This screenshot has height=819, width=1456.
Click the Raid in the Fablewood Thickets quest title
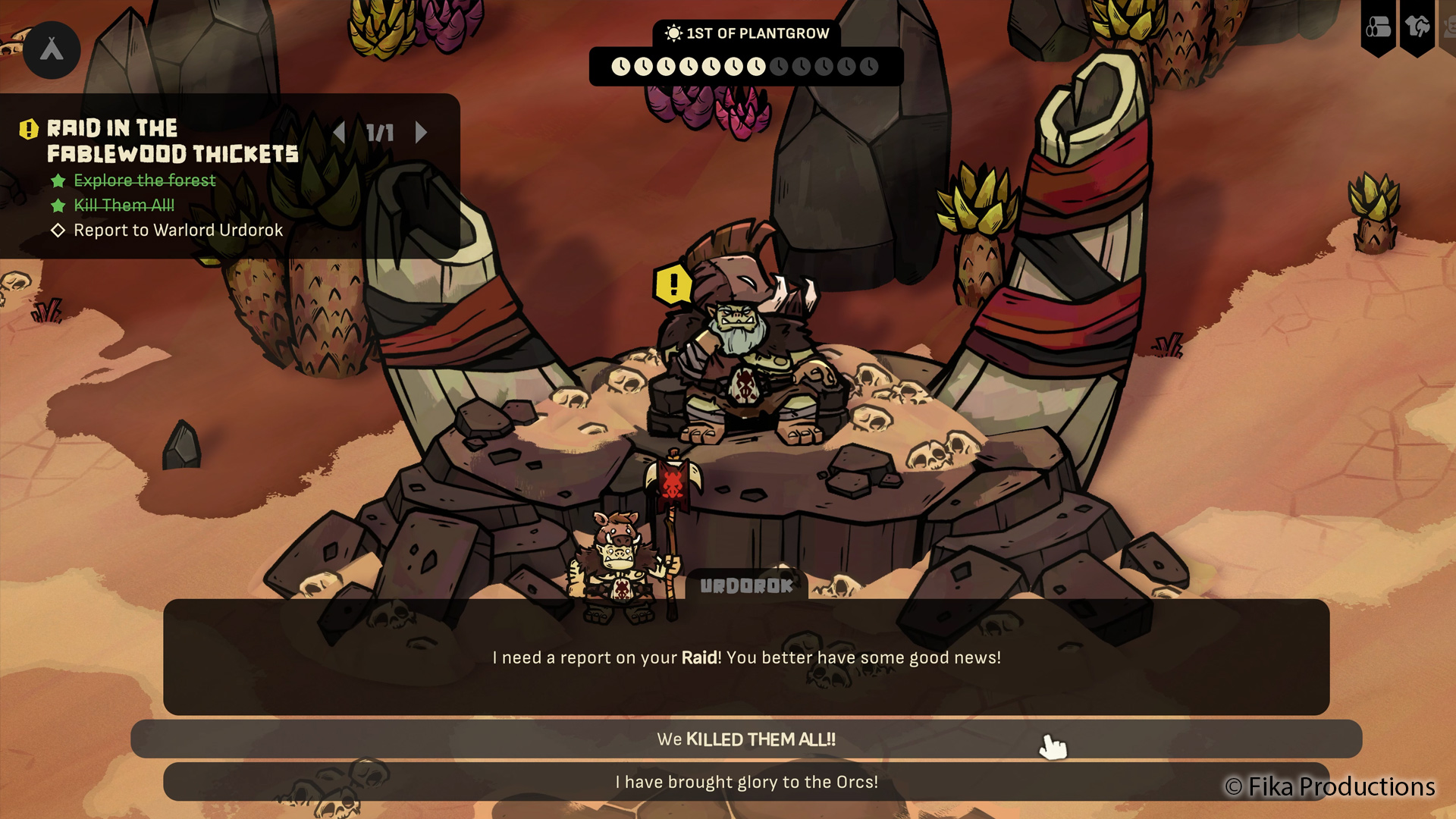[172, 141]
